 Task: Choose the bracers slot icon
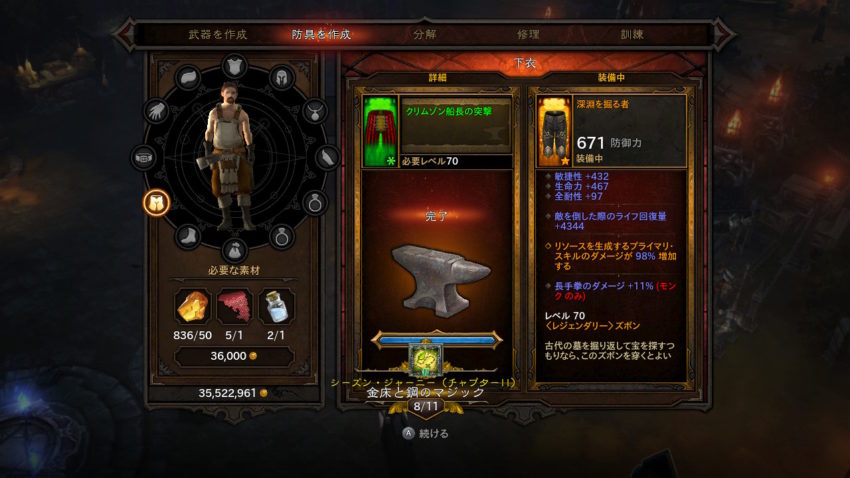coord(328,158)
